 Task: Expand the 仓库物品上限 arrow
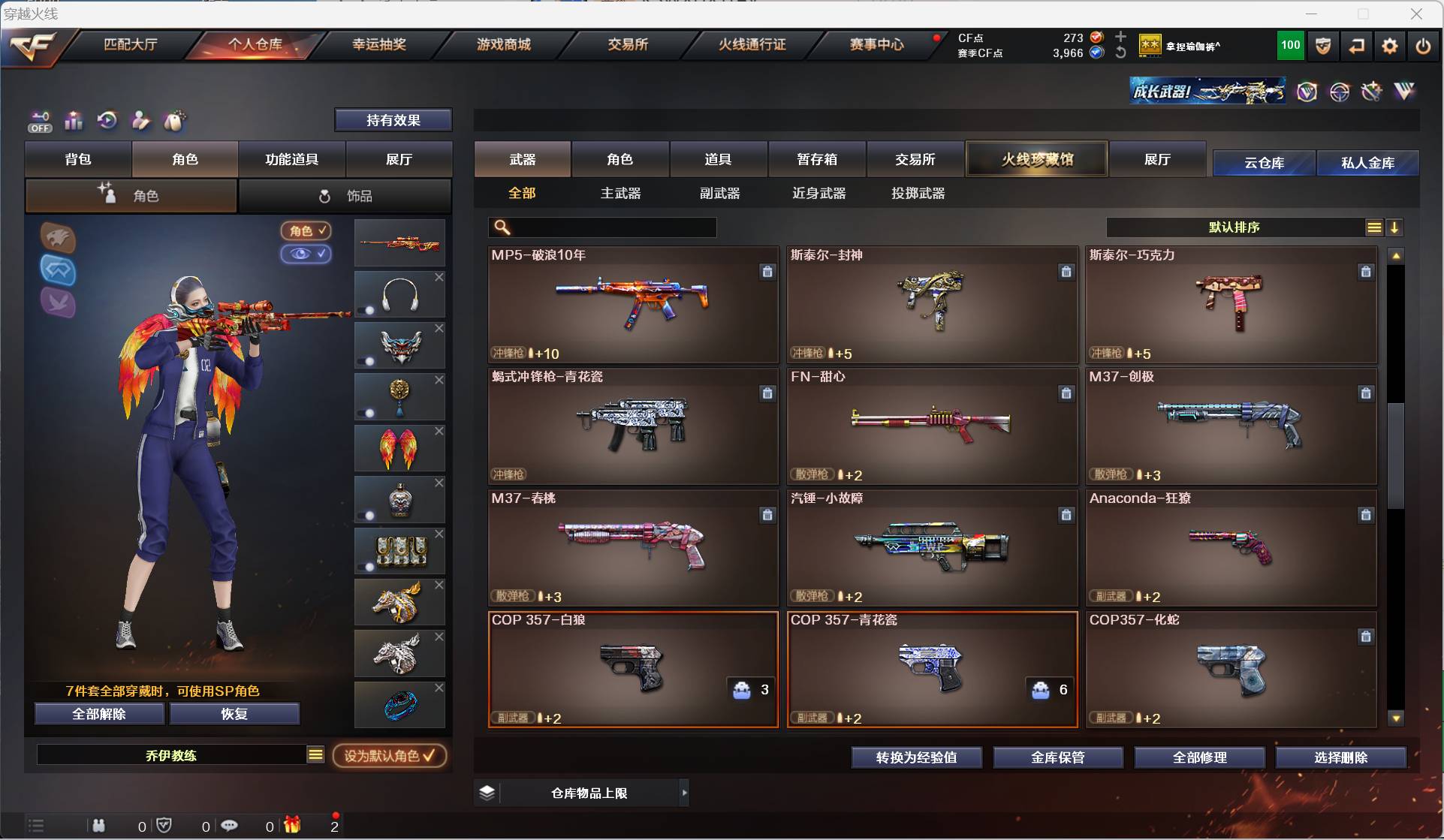(x=684, y=792)
